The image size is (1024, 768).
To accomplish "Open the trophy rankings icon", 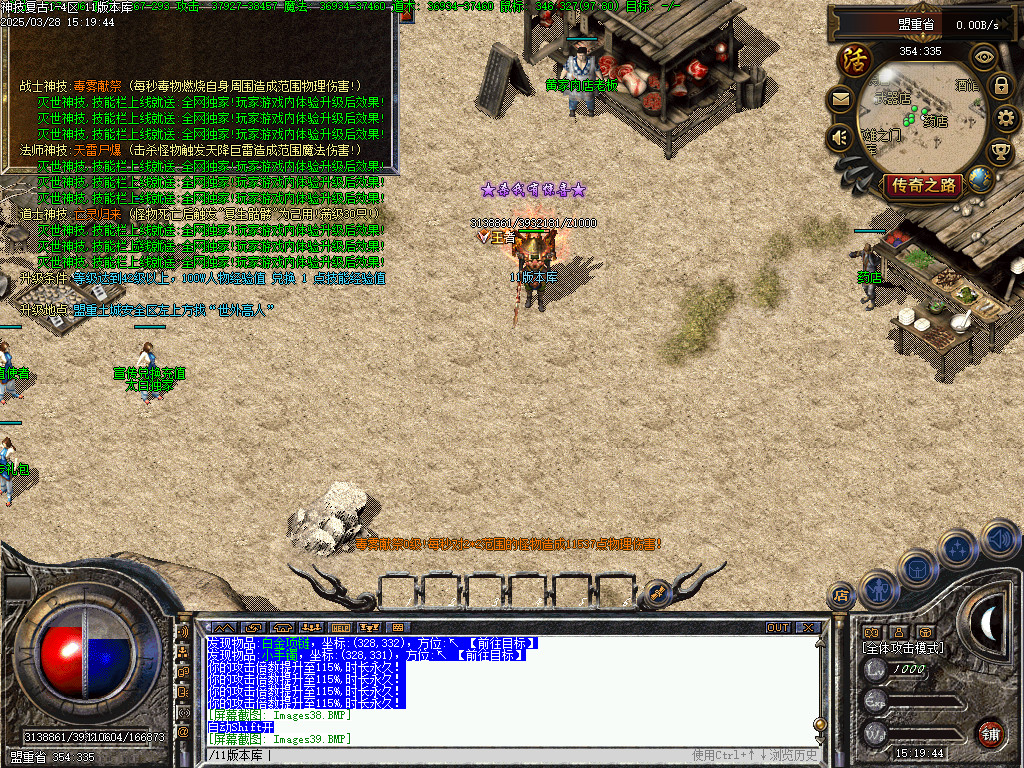I will pos(1000,152).
